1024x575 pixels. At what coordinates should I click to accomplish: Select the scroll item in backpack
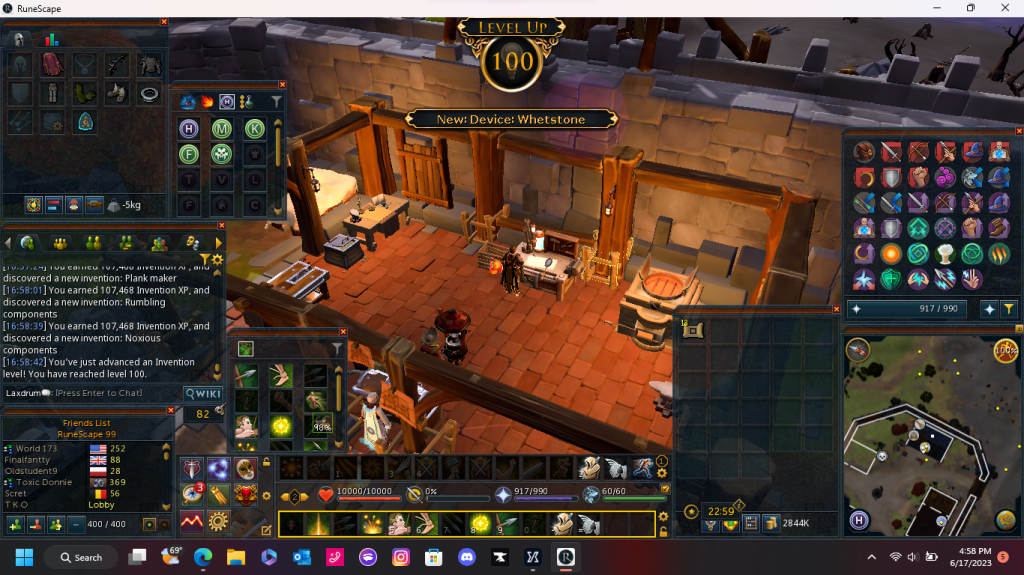click(x=694, y=330)
